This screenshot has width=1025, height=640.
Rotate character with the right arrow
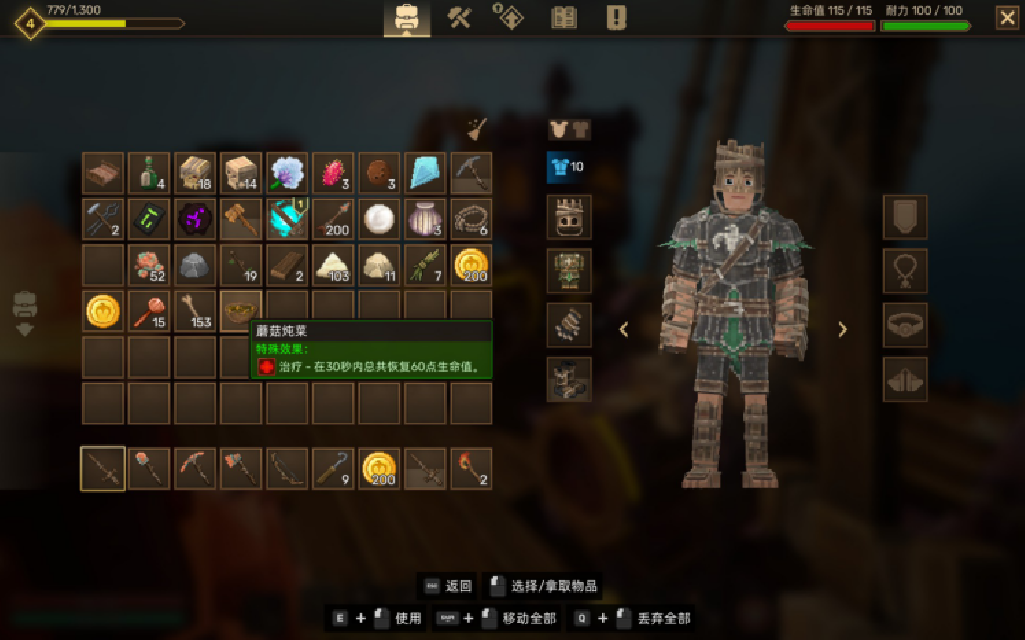coord(842,329)
